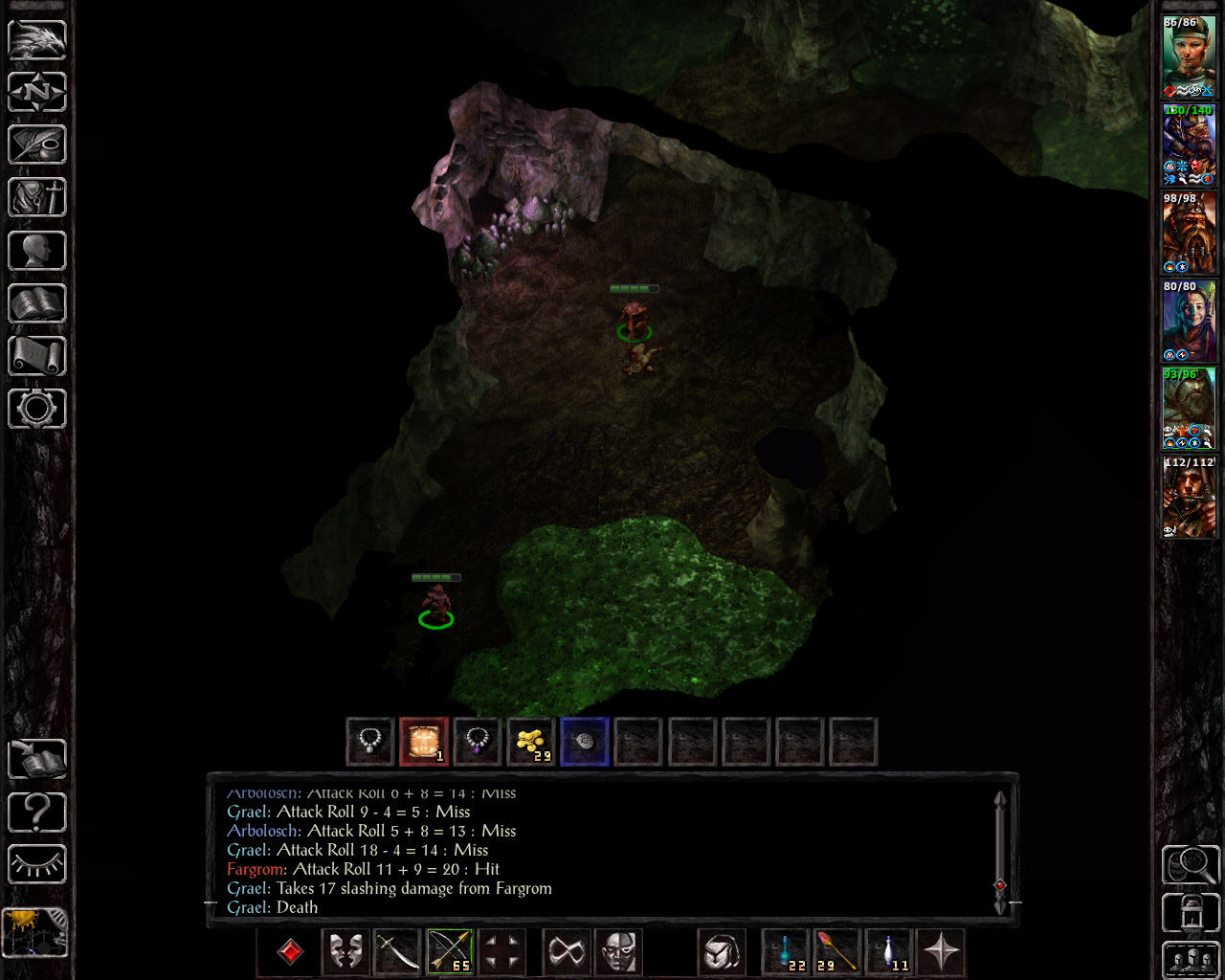Open the area map with the compass button

(x=37, y=93)
